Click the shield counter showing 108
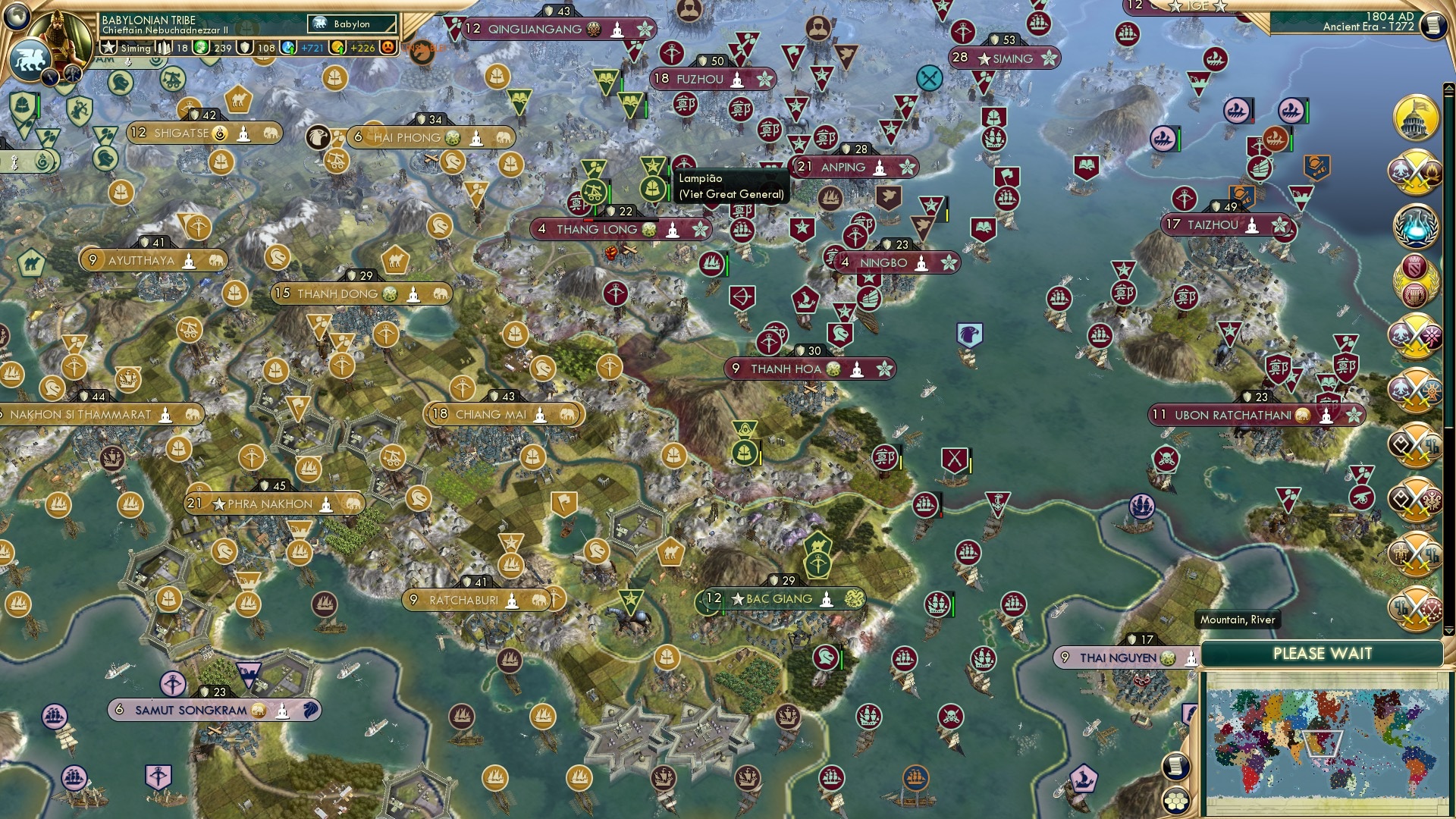Screen dimensions: 1456x819 (x=245, y=49)
